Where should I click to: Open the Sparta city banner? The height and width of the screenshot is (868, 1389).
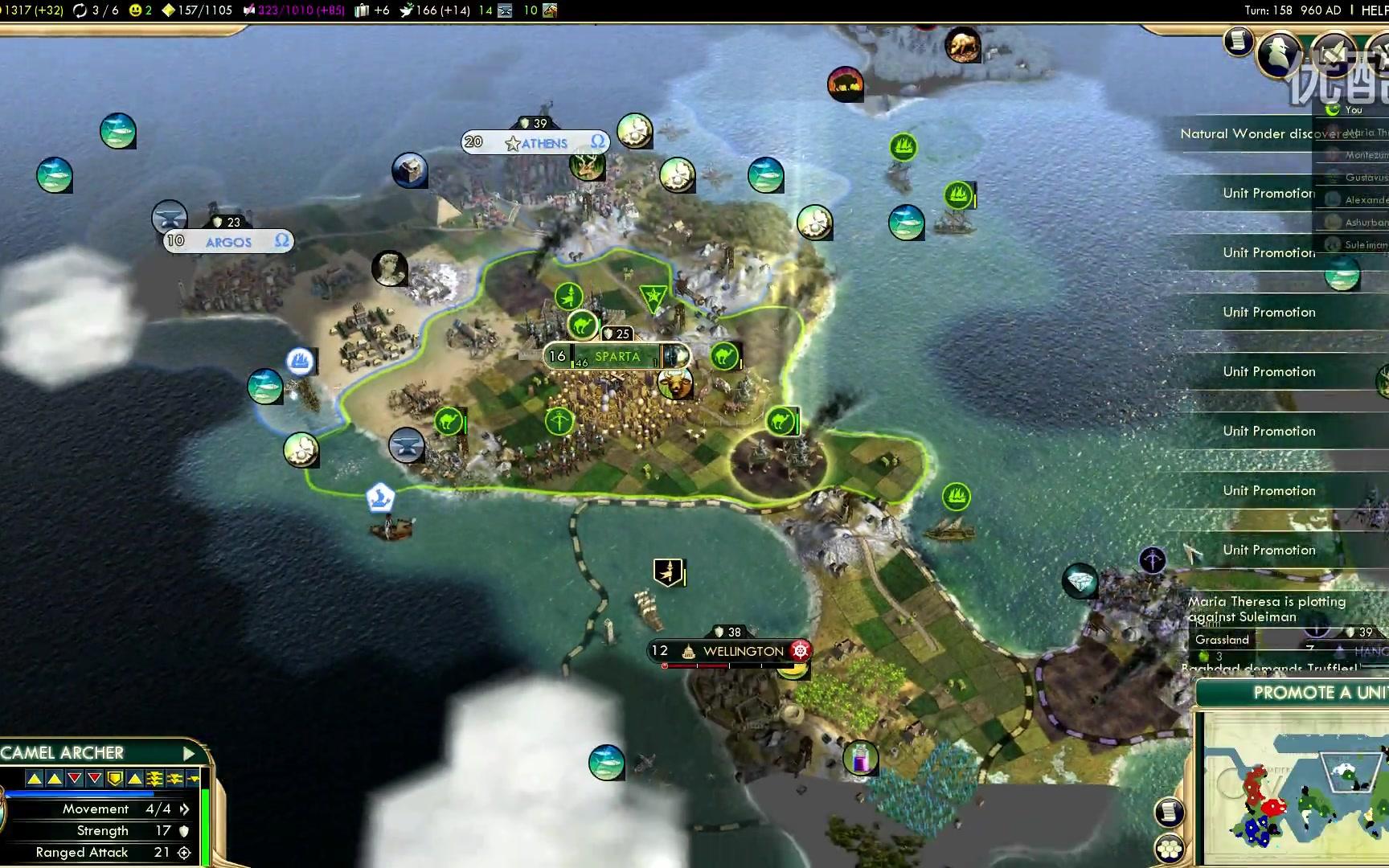coord(617,356)
